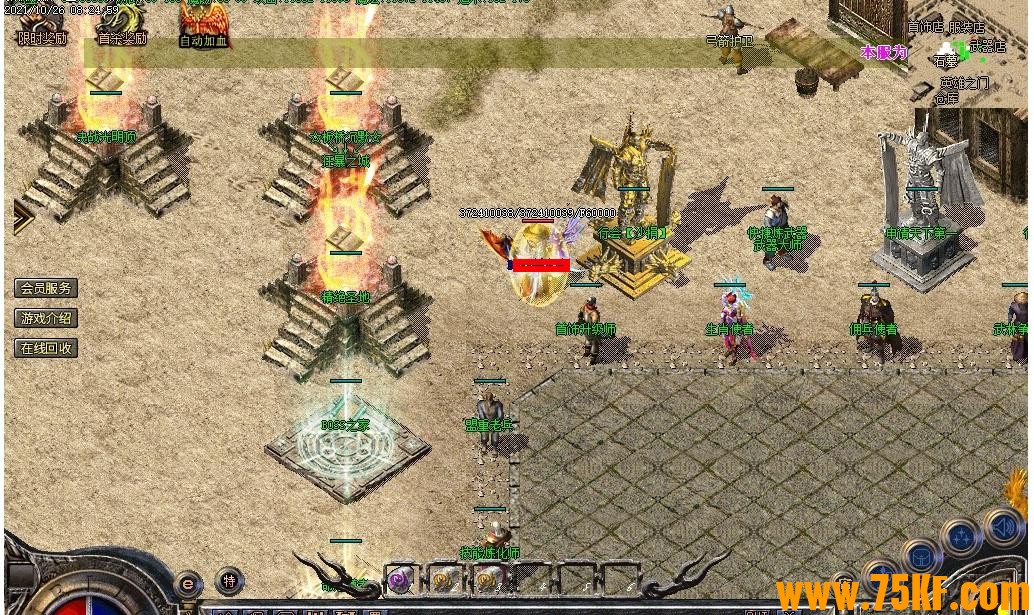This screenshot has height=615, width=1034.
Task: Open the 在线回收 online recycling button
Action: tap(46, 348)
